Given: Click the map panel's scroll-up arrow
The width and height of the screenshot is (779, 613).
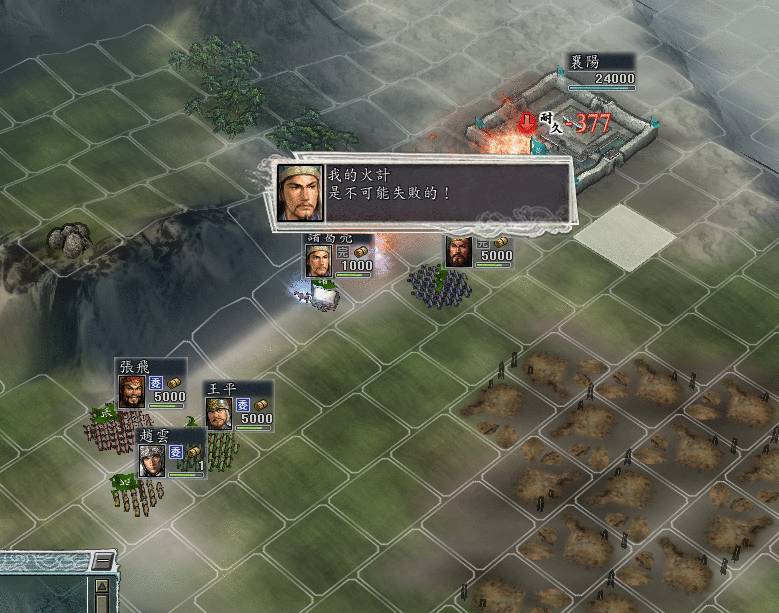Looking at the screenshot, I should pos(103,586).
